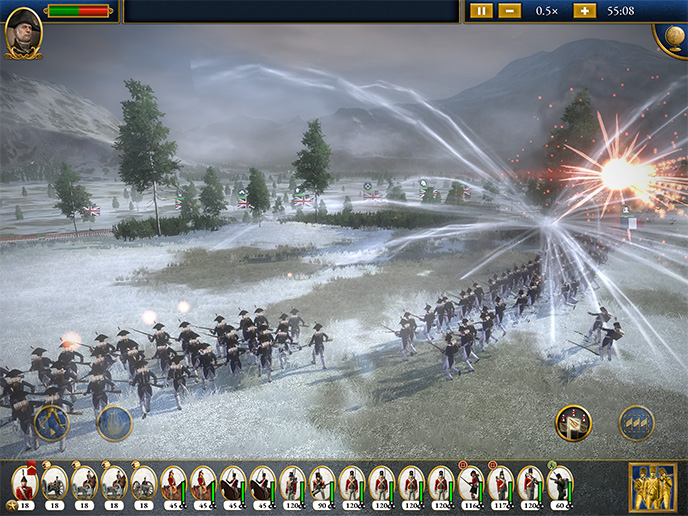Select the unit card with 60 men
The image size is (688, 516).
(x=560, y=484)
